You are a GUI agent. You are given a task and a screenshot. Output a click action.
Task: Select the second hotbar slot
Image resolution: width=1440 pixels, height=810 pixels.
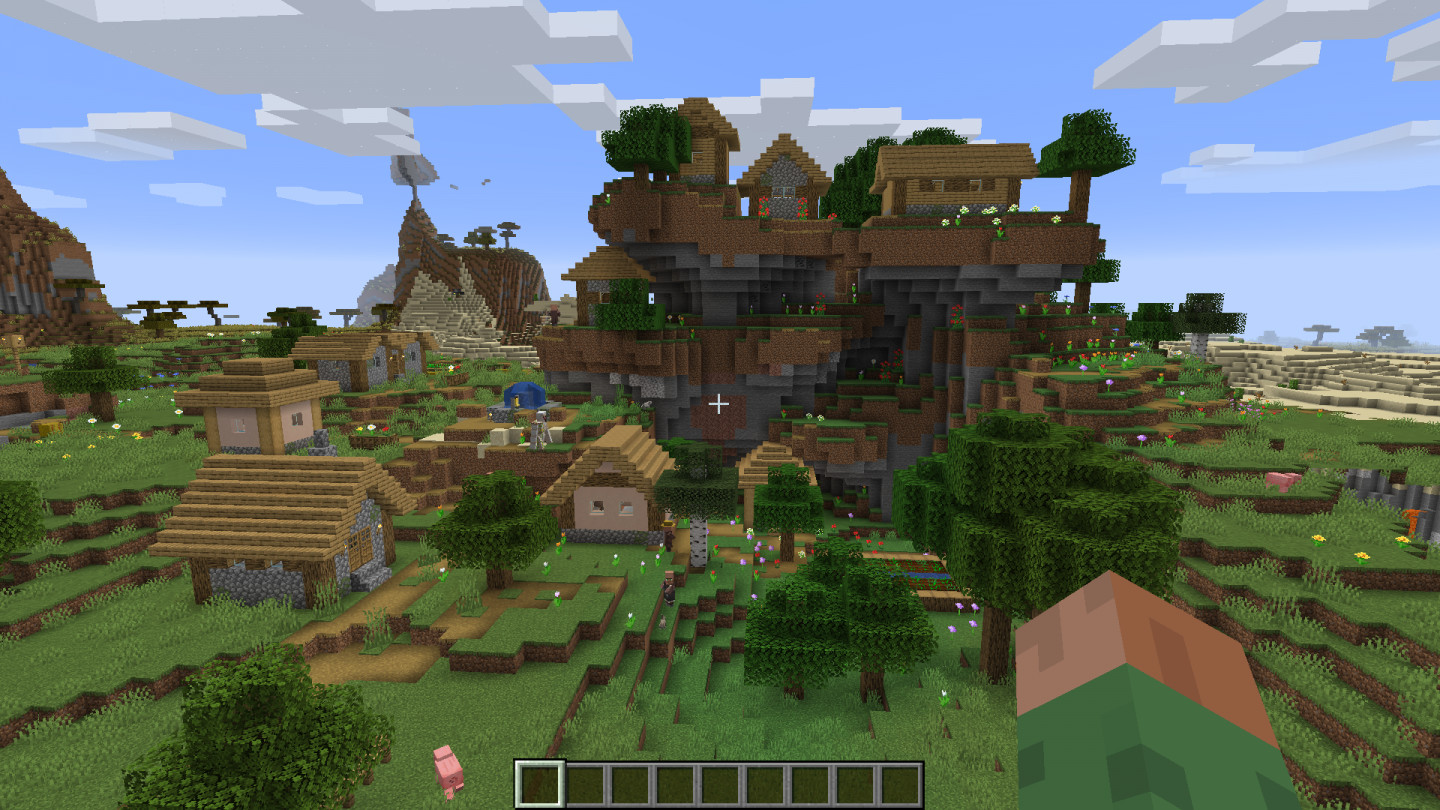[581, 782]
